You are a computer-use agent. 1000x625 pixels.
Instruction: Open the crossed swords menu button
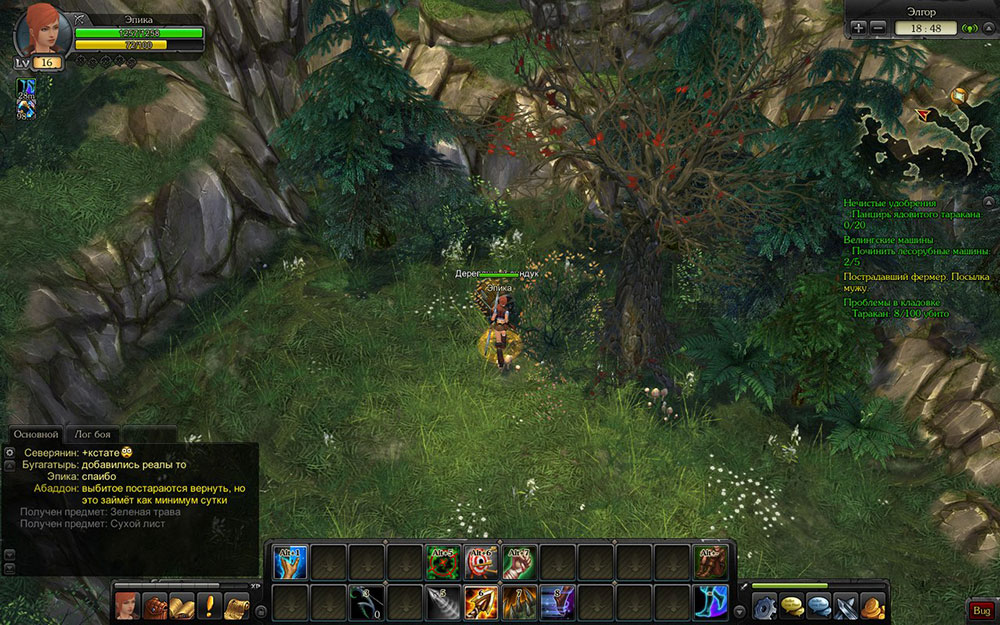(847, 606)
